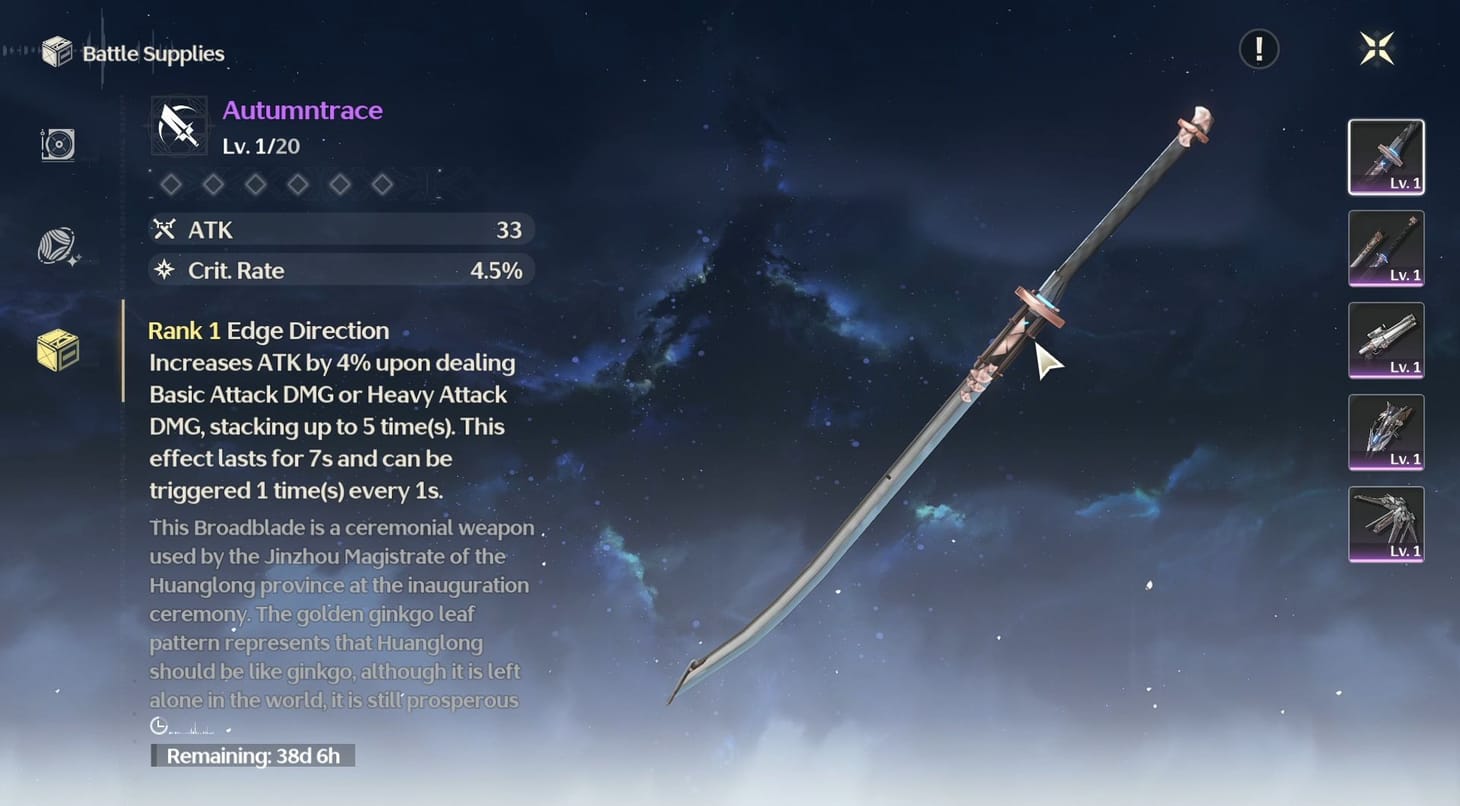Click the Autumntrace weapon portrait icon
This screenshot has width=1460, height=806.
(178, 124)
